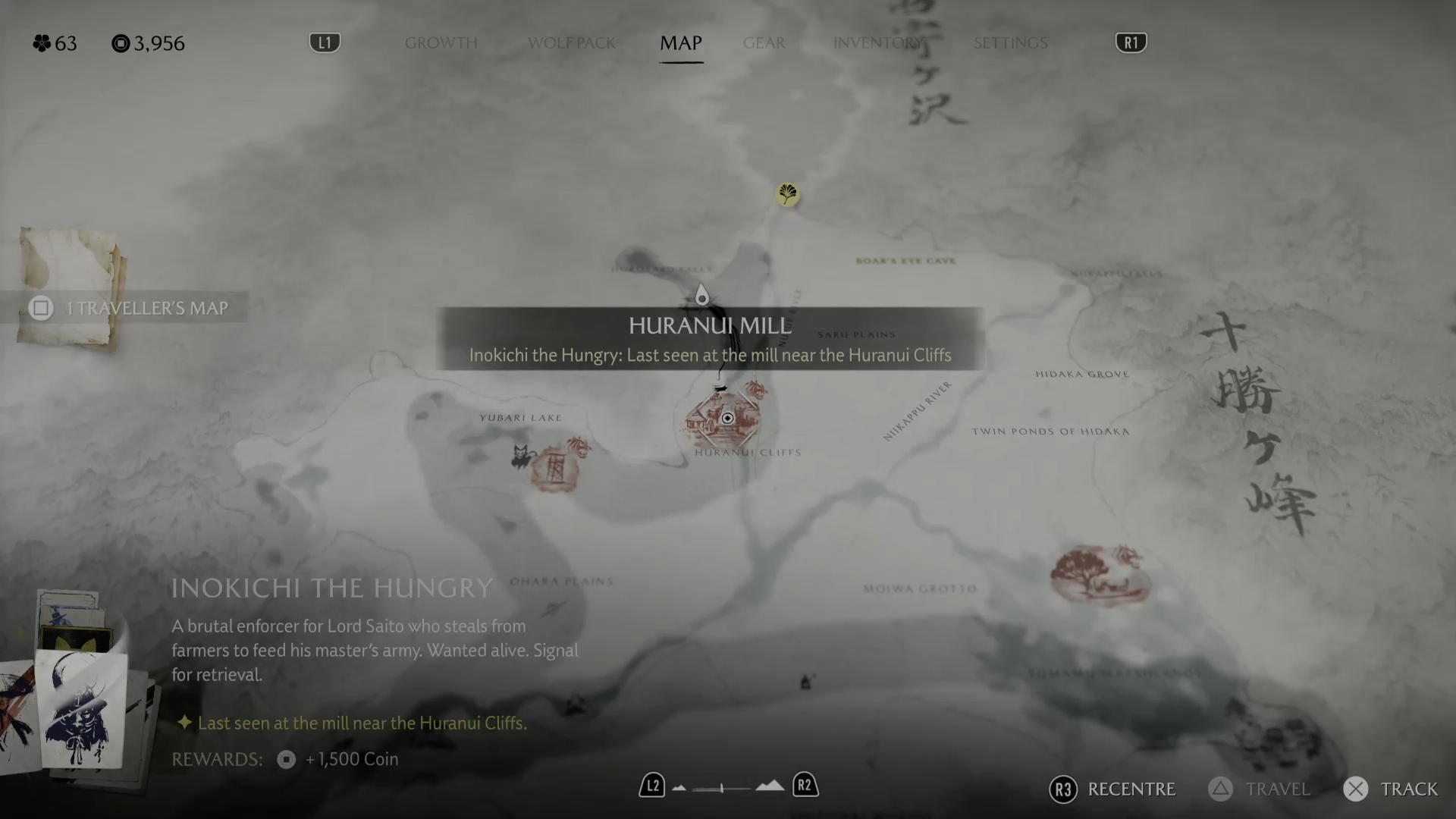Choose the red tree camp marker
Screen dimensions: 1456x819
tap(1099, 575)
